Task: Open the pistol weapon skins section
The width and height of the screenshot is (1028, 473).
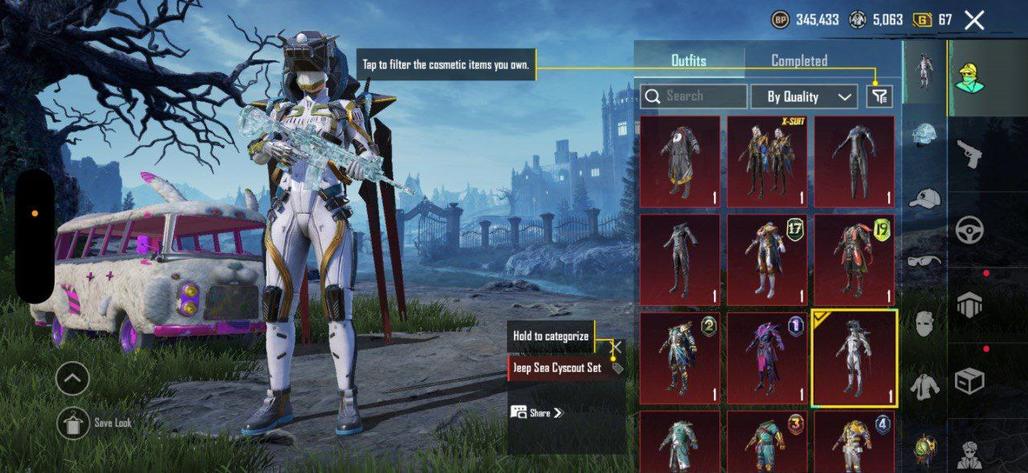Action: coord(969,154)
